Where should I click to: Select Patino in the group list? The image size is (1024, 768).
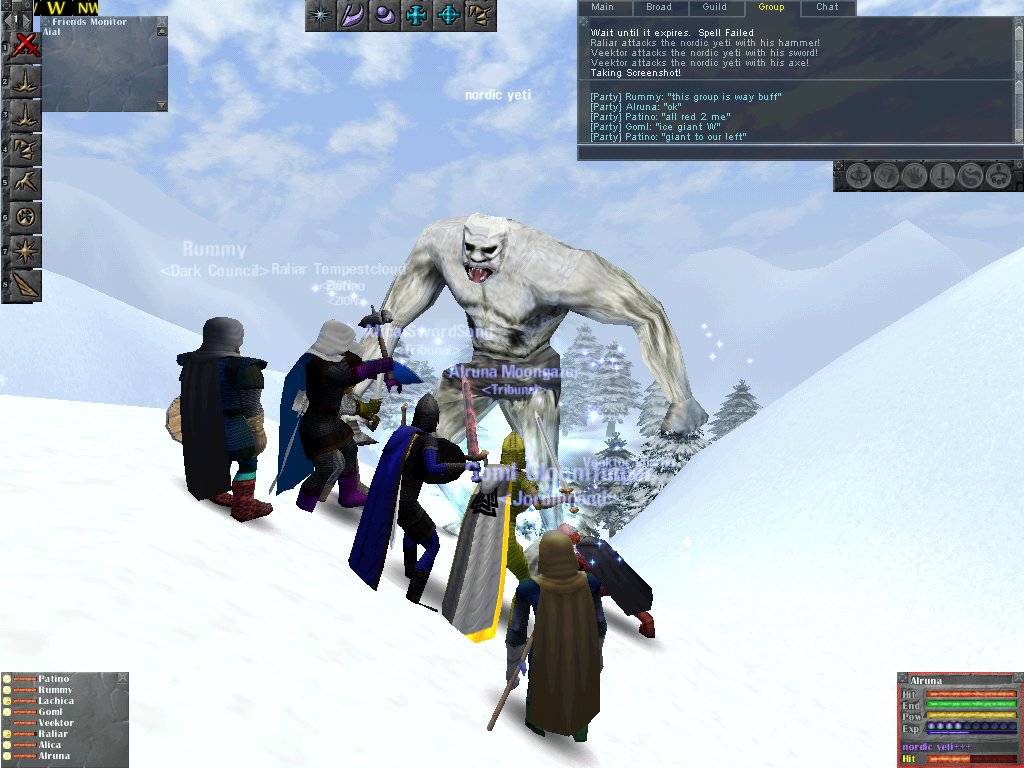pos(54,679)
